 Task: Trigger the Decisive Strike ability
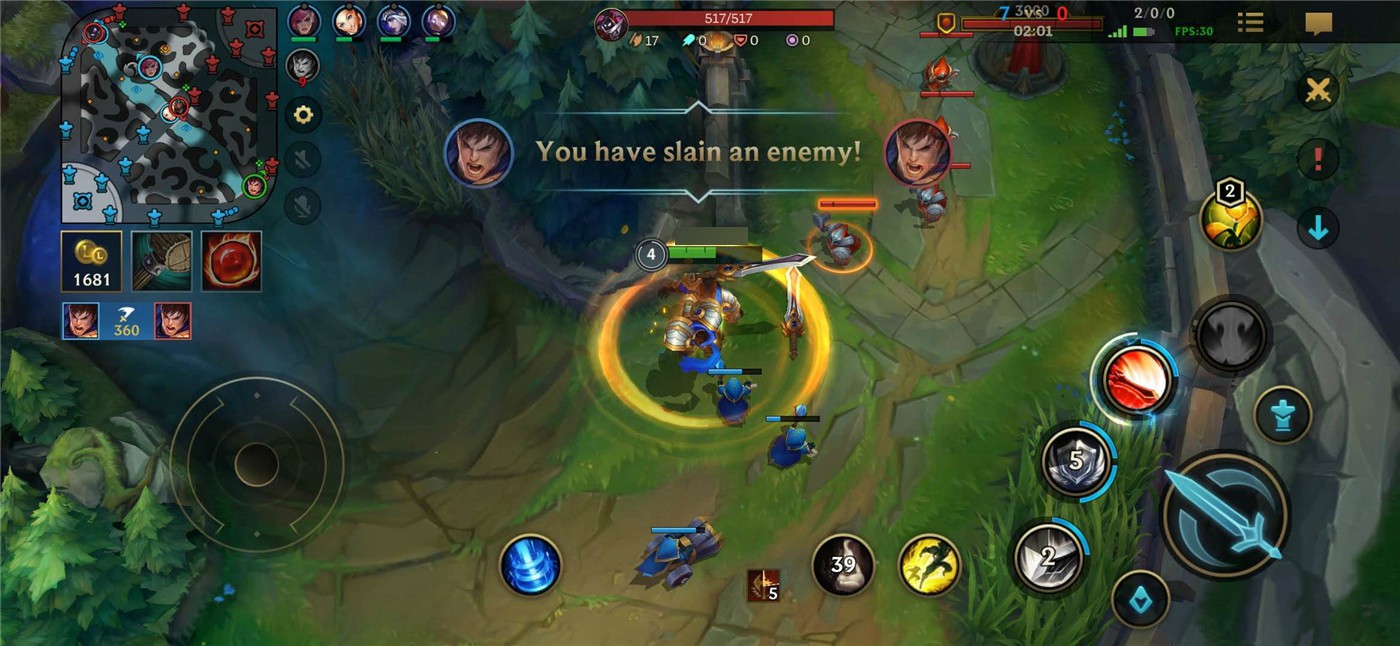click(x=1047, y=556)
